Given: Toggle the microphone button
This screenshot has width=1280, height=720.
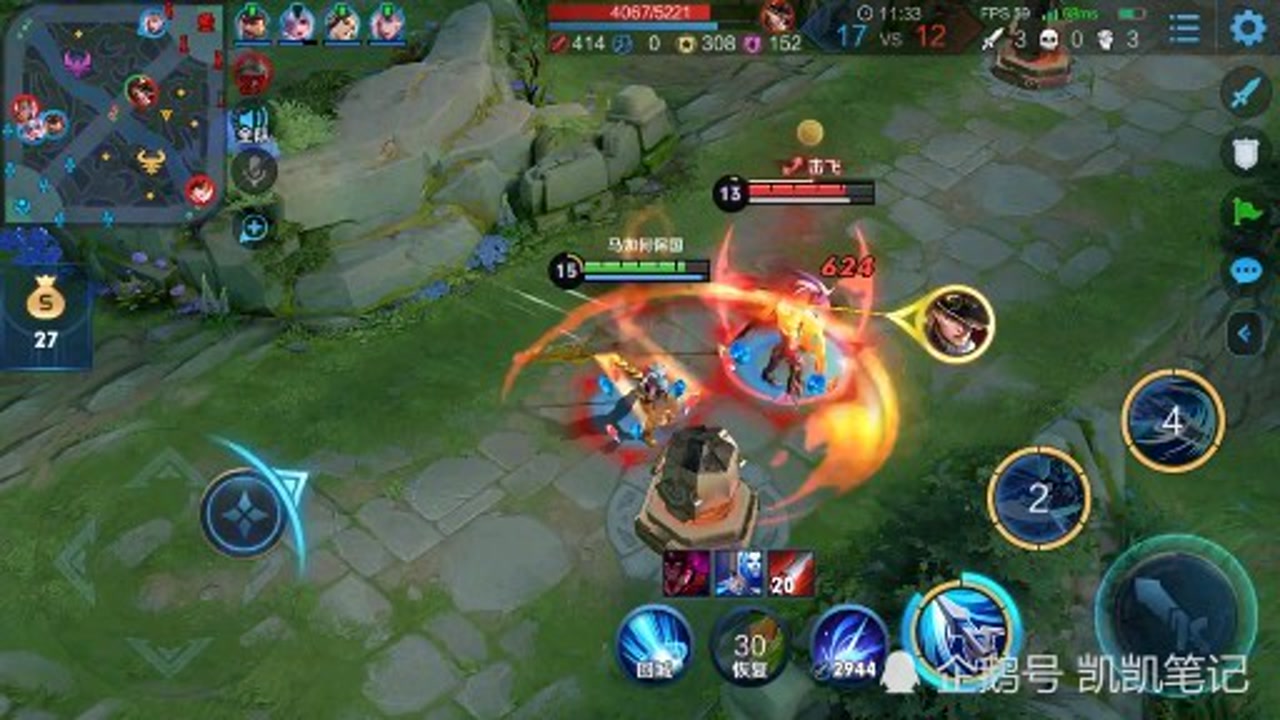Looking at the screenshot, I should [x=254, y=172].
